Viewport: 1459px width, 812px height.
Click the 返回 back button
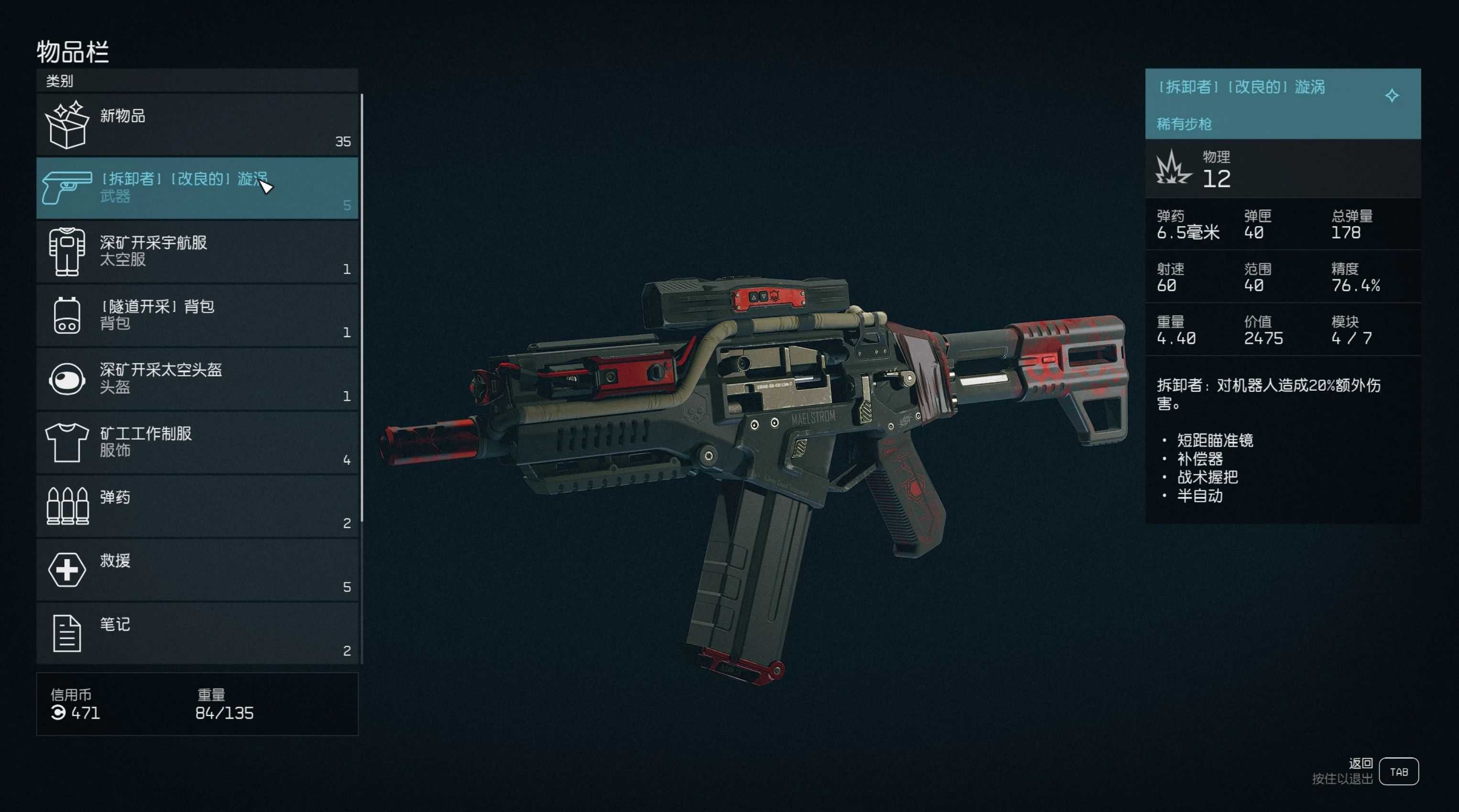click(x=1398, y=771)
